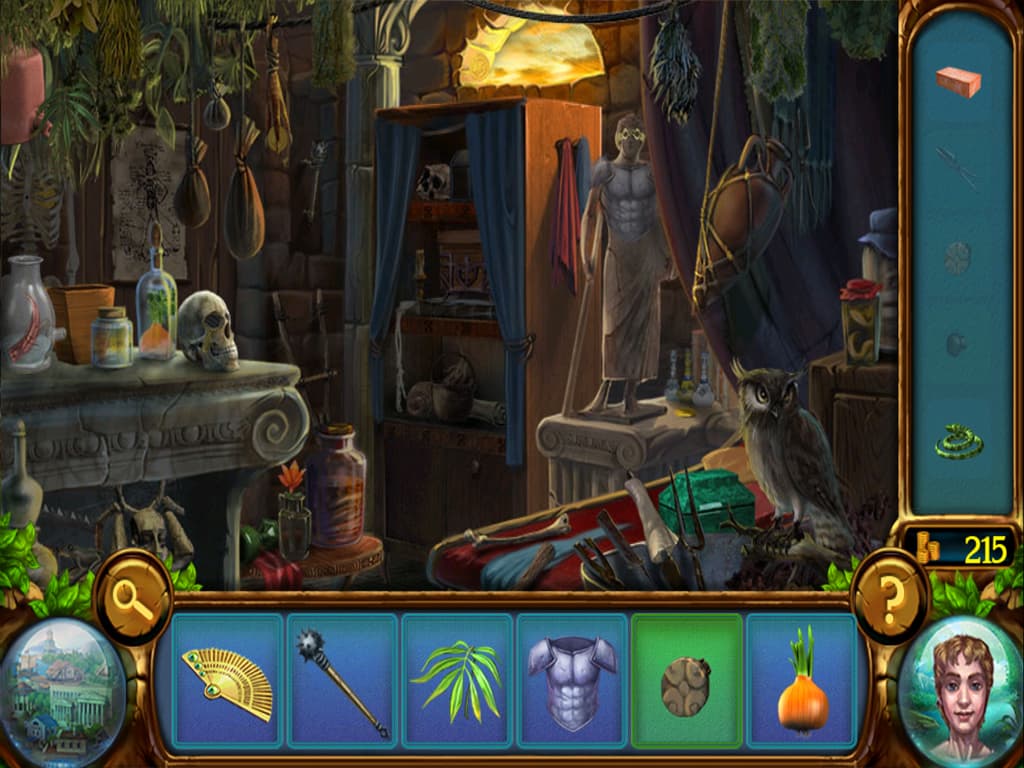Open the boy character portrait
This screenshot has width=1024, height=768.
pos(962,690)
